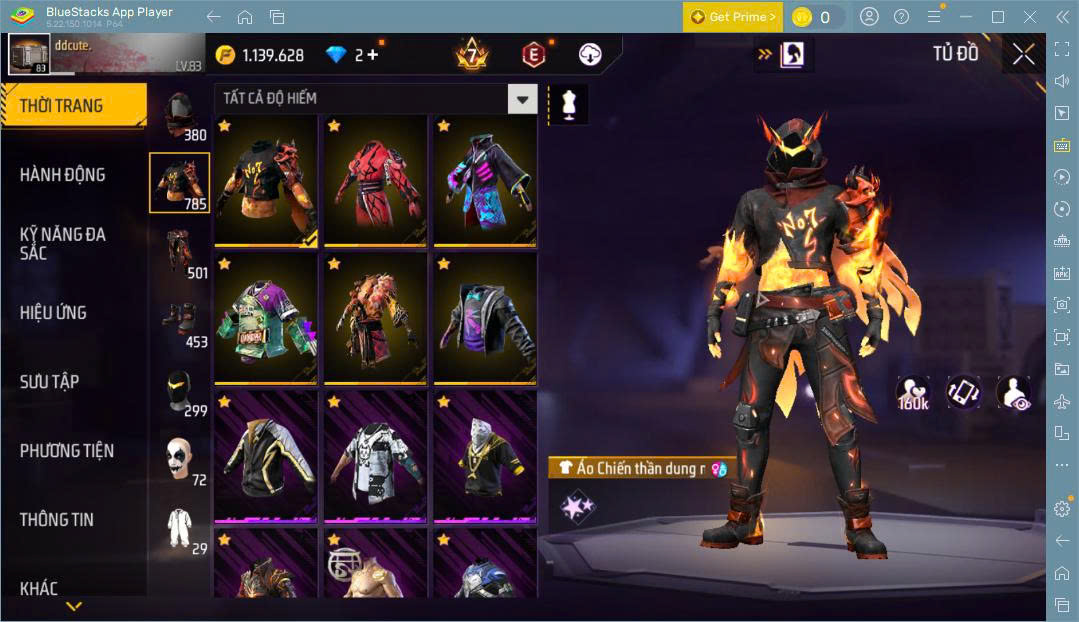The width and height of the screenshot is (1079, 622).
Task: Choose the head gear category with 380 items
Action: click(180, 117)
